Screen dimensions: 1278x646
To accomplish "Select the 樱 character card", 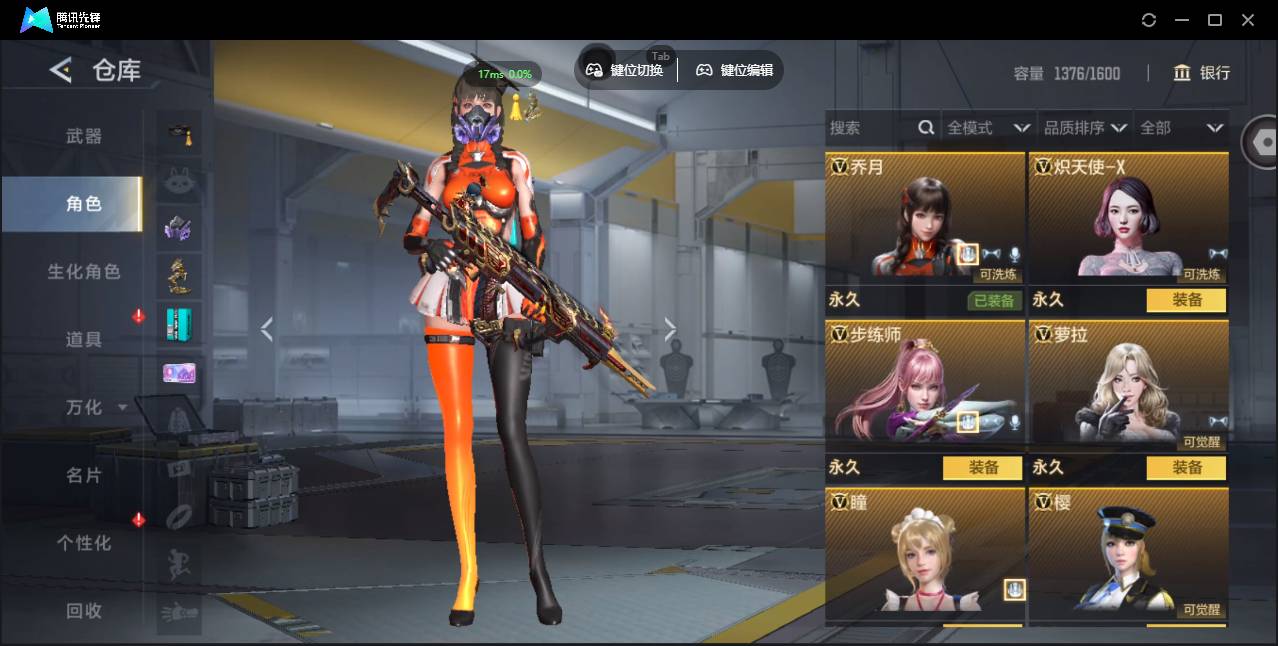I will (x=1128, y=550).
